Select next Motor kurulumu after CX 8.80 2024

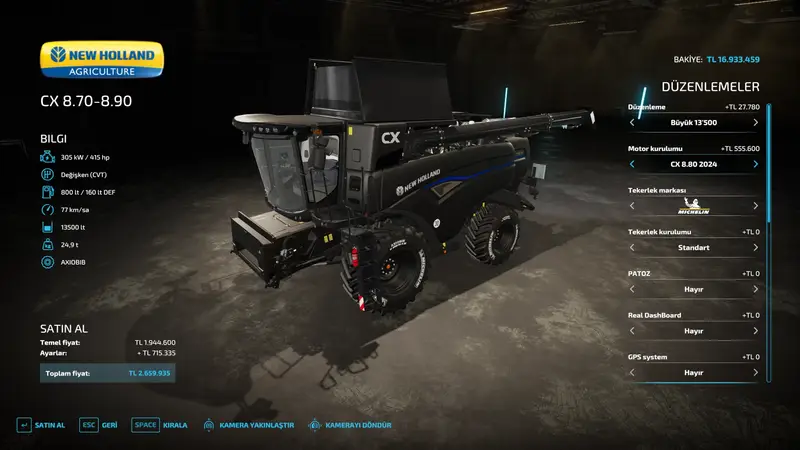pyautogui.click(x=755, y=164)
